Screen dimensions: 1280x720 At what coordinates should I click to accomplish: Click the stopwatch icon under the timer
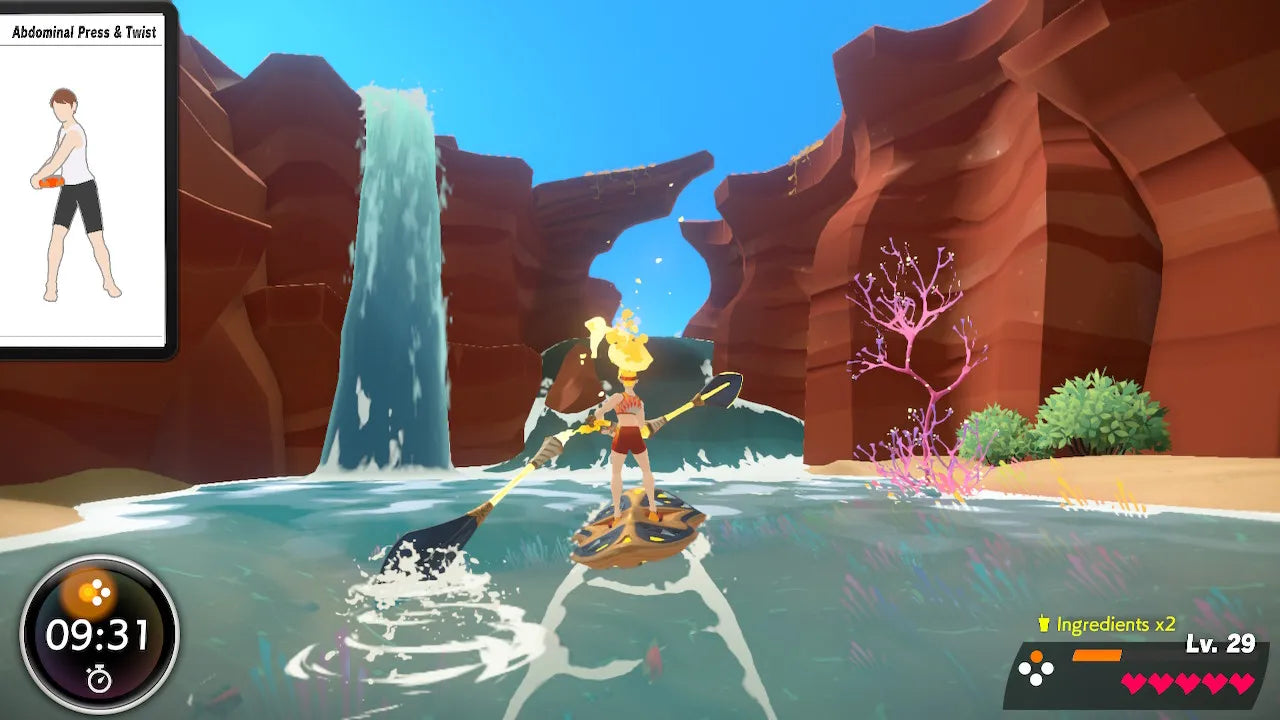pyautogui.click(x=99, y=680)
